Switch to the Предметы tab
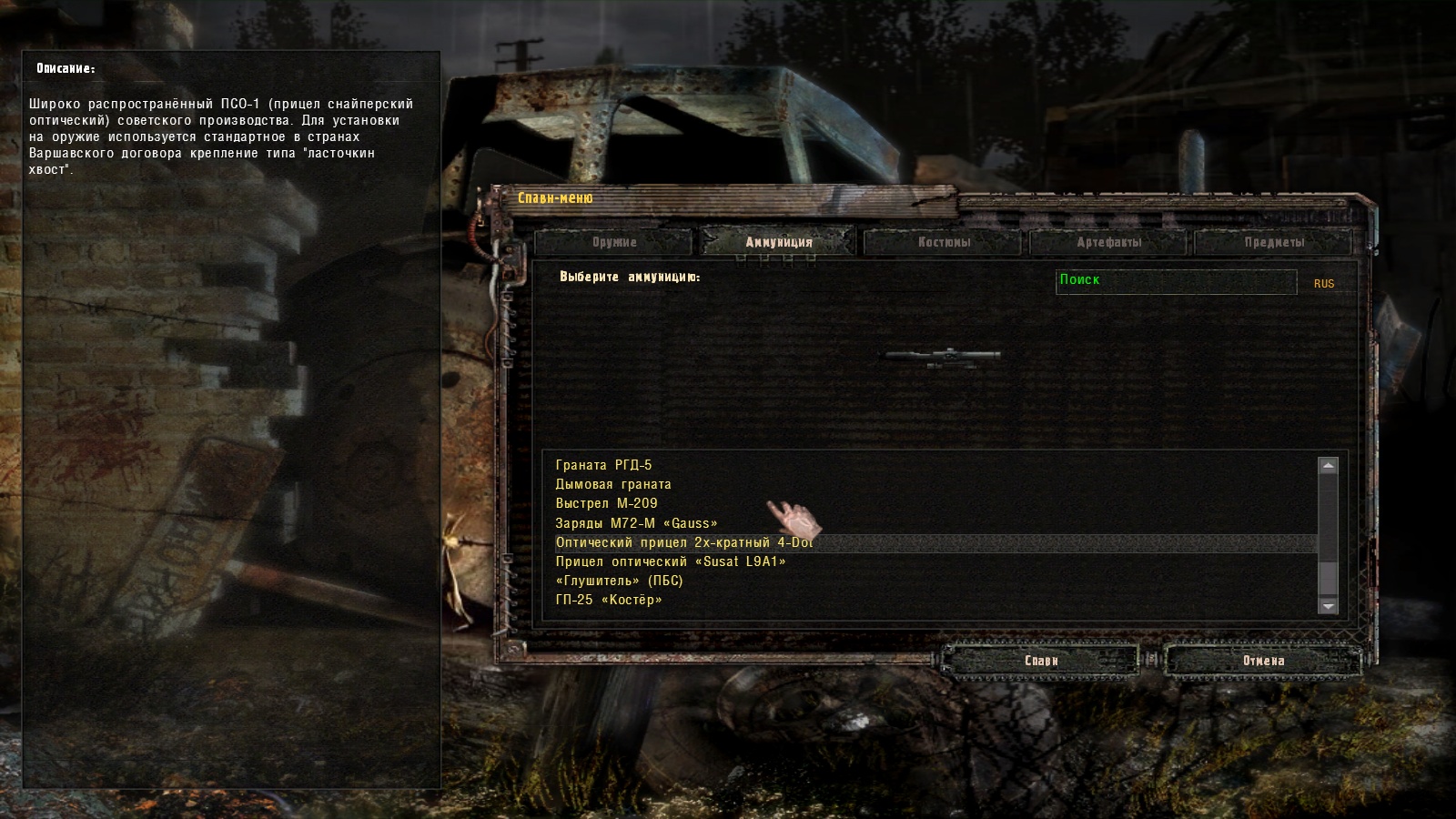The width and height of the screenshot is (1456, 819). (x=1274, y=242)
